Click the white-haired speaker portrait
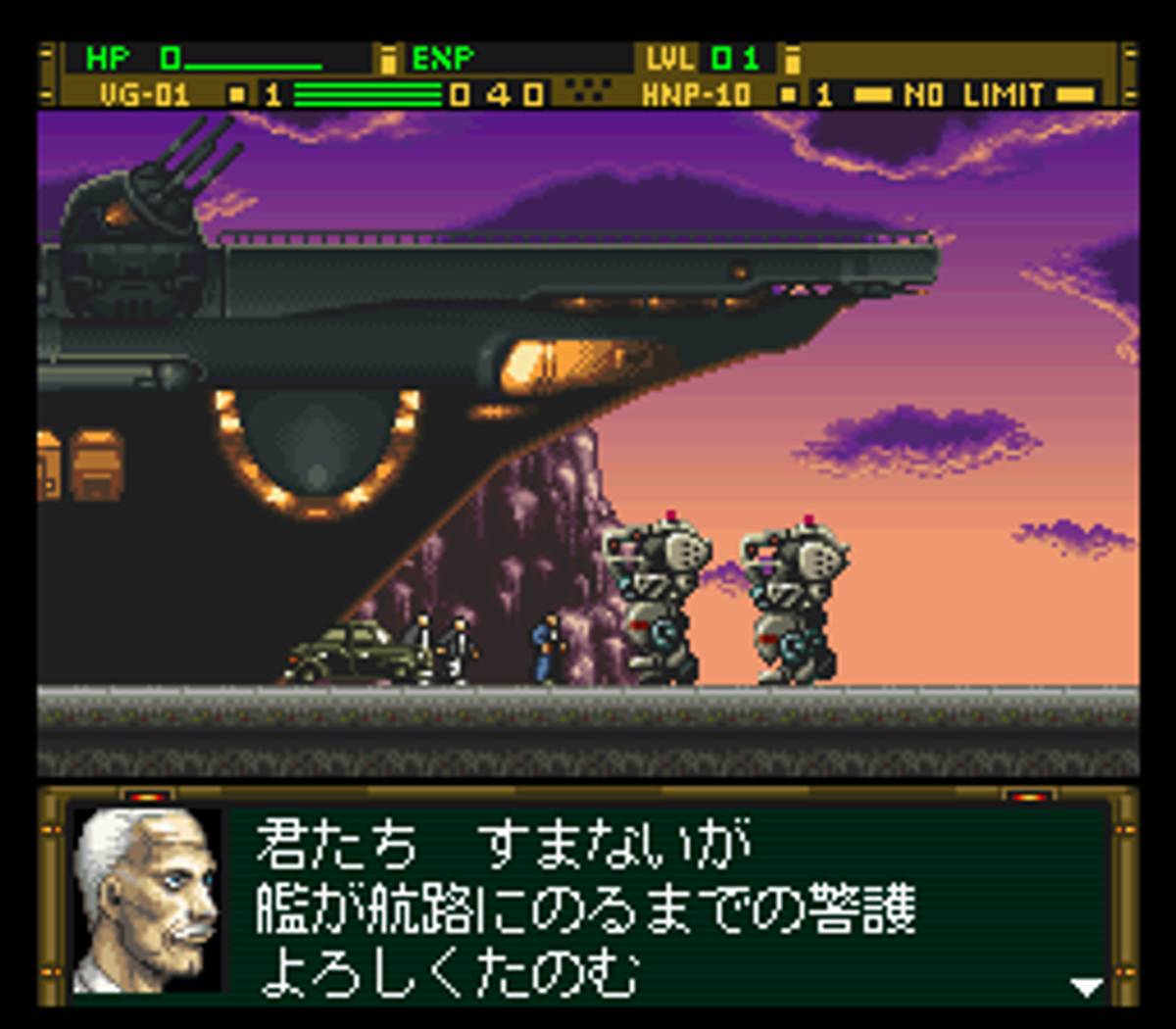1176x1029 pixels. pyautogui.click(x=148, y=900)
